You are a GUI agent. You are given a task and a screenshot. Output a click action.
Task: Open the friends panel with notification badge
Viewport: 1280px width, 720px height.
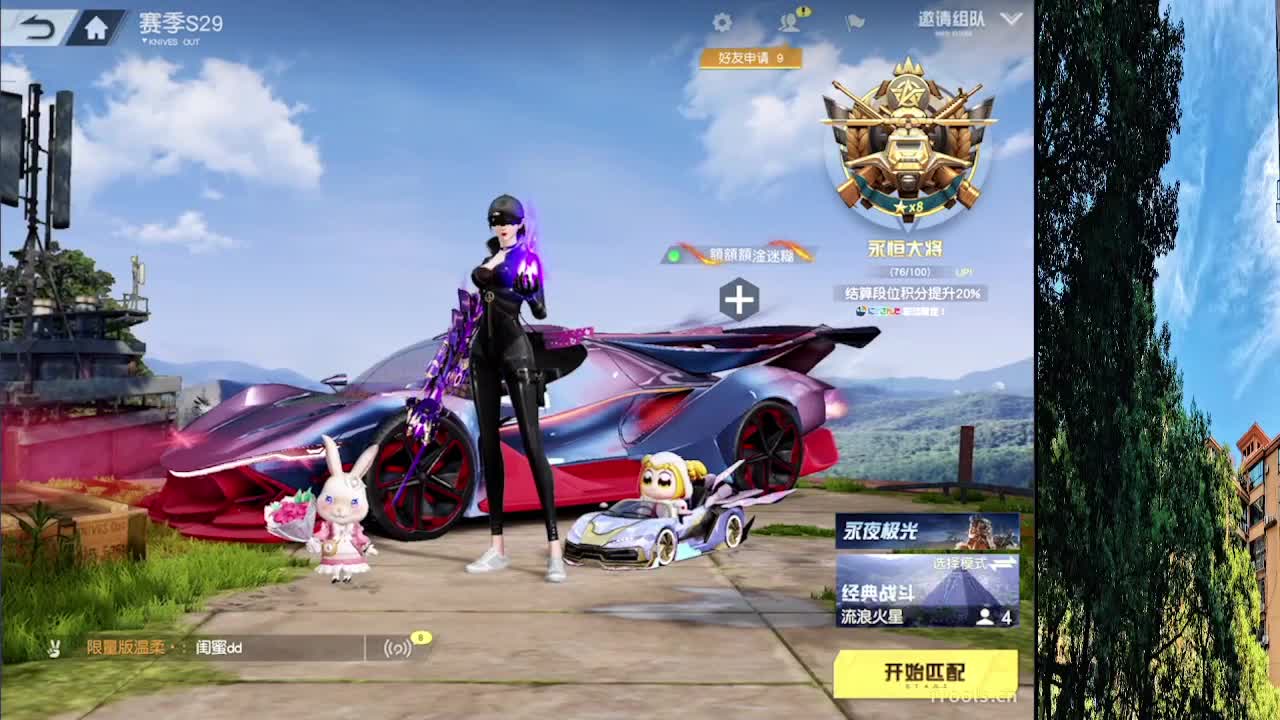pyautogui.click(x=790, y=20)
